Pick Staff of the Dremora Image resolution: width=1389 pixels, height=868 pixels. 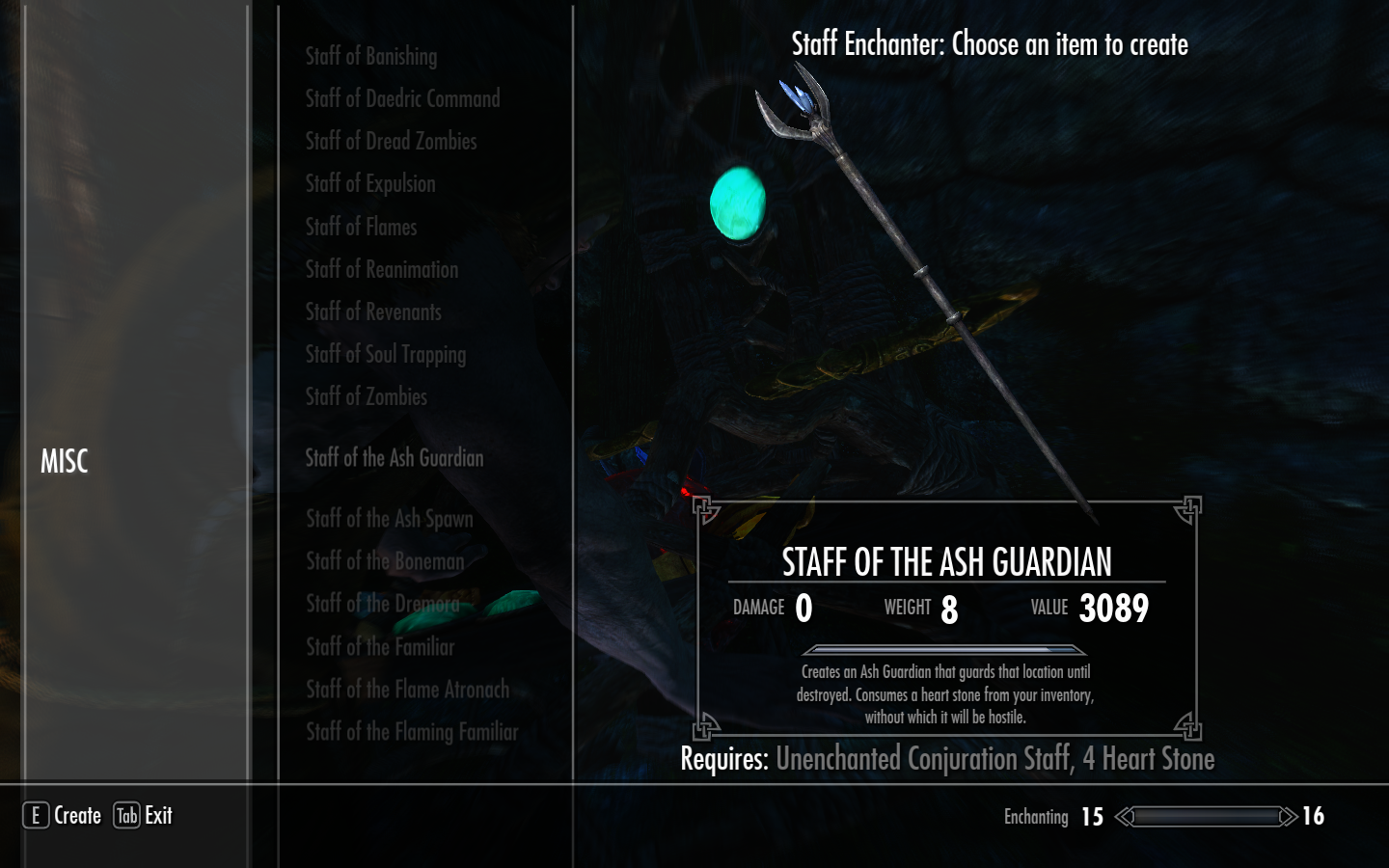(383, 604)
